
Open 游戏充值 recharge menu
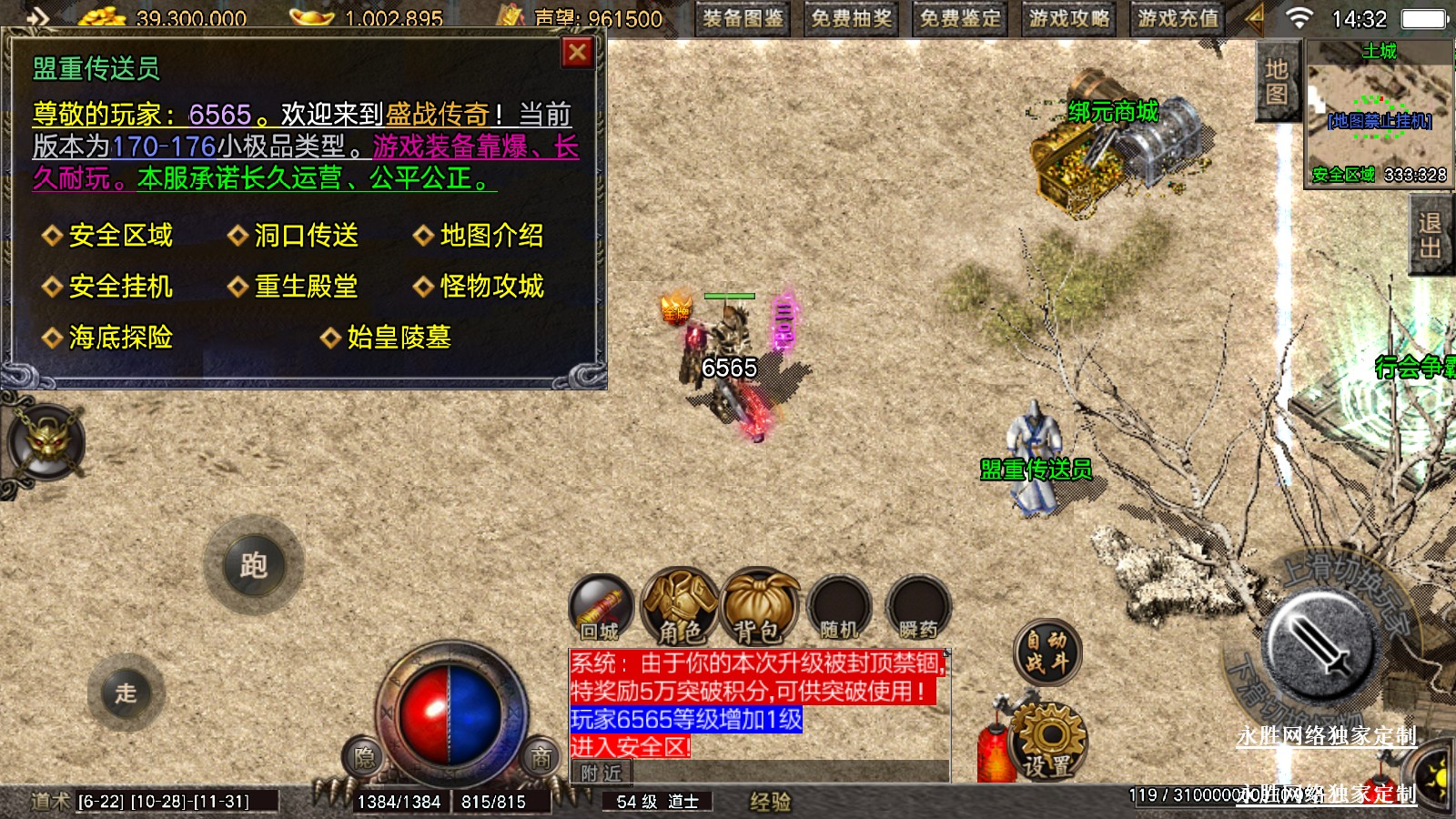tap(1178, 18)
